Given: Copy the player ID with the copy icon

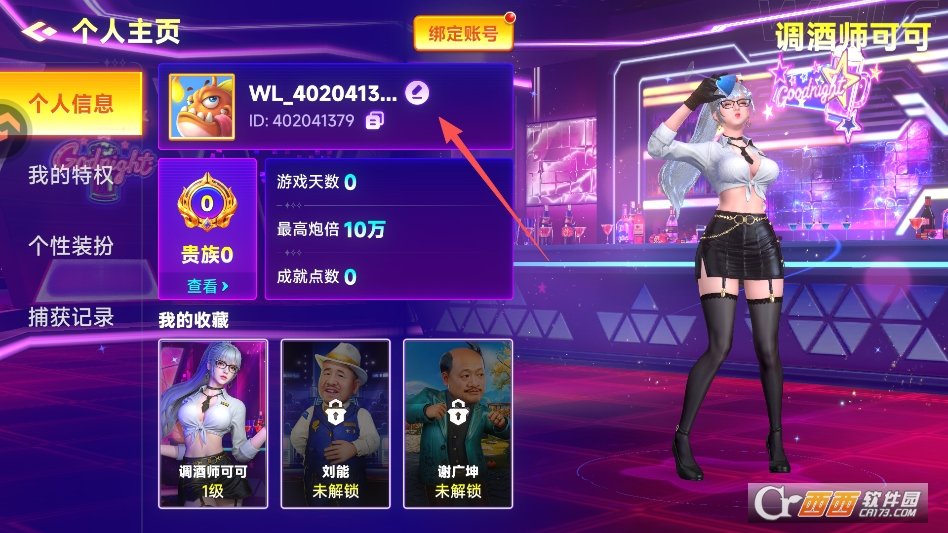Looking at the screenshot, I should [375, 121].
